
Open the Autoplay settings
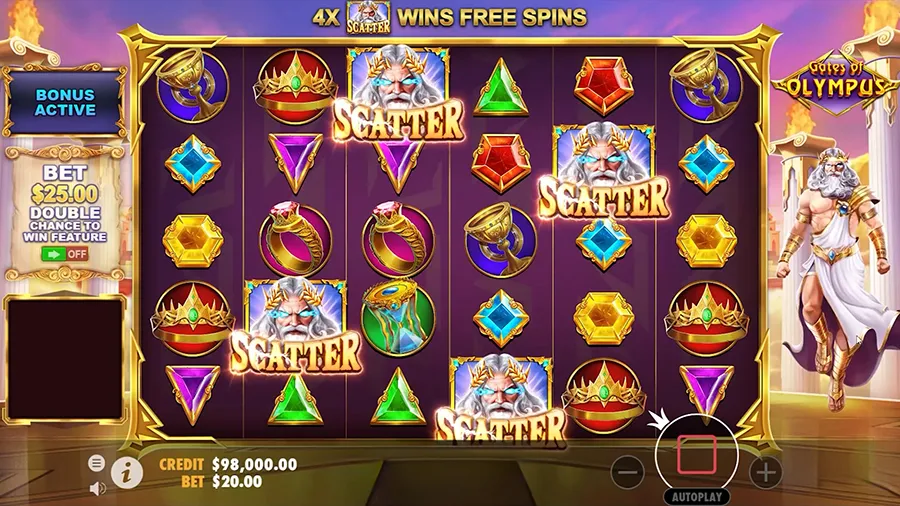[696, 496]
